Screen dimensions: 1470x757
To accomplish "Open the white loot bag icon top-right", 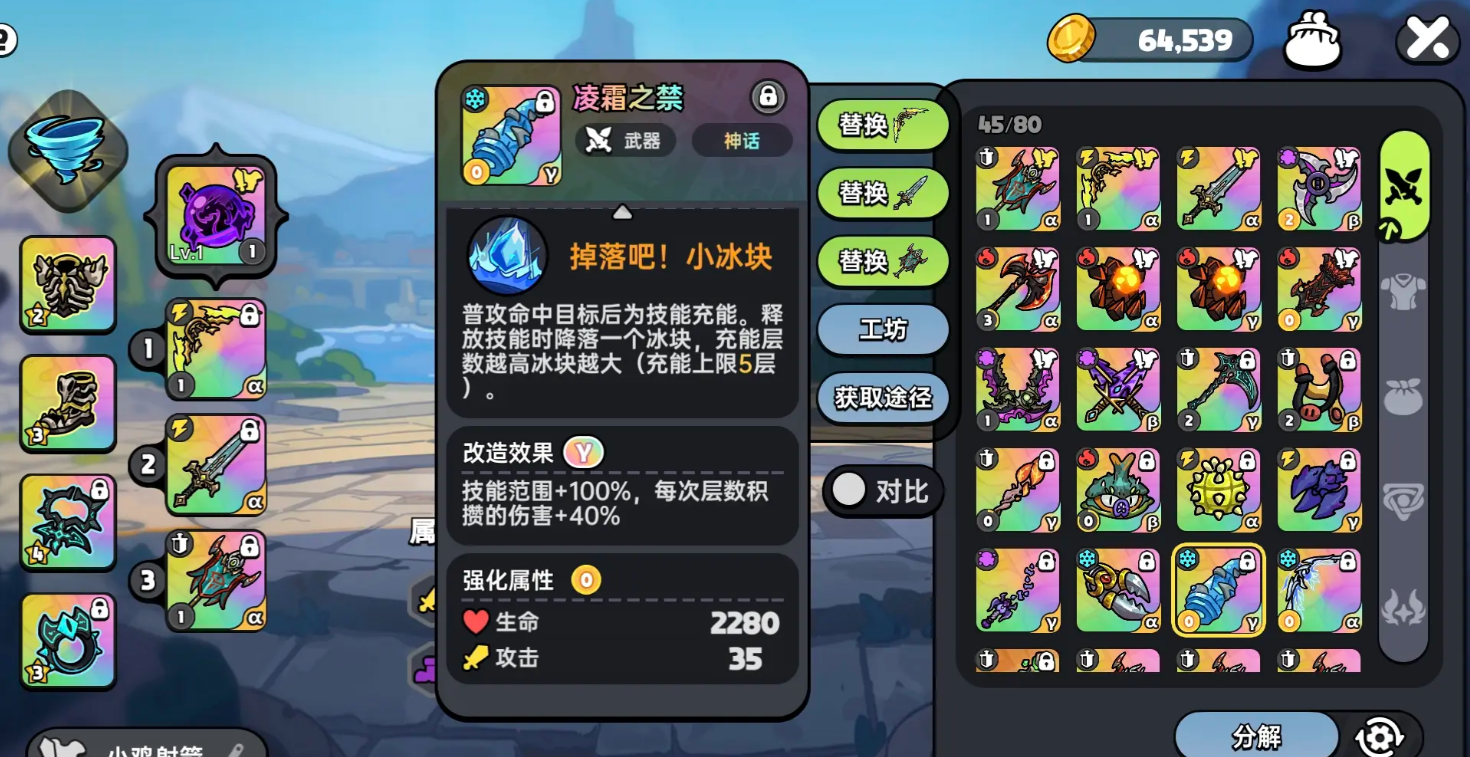I will click(x=1311, y=37).
